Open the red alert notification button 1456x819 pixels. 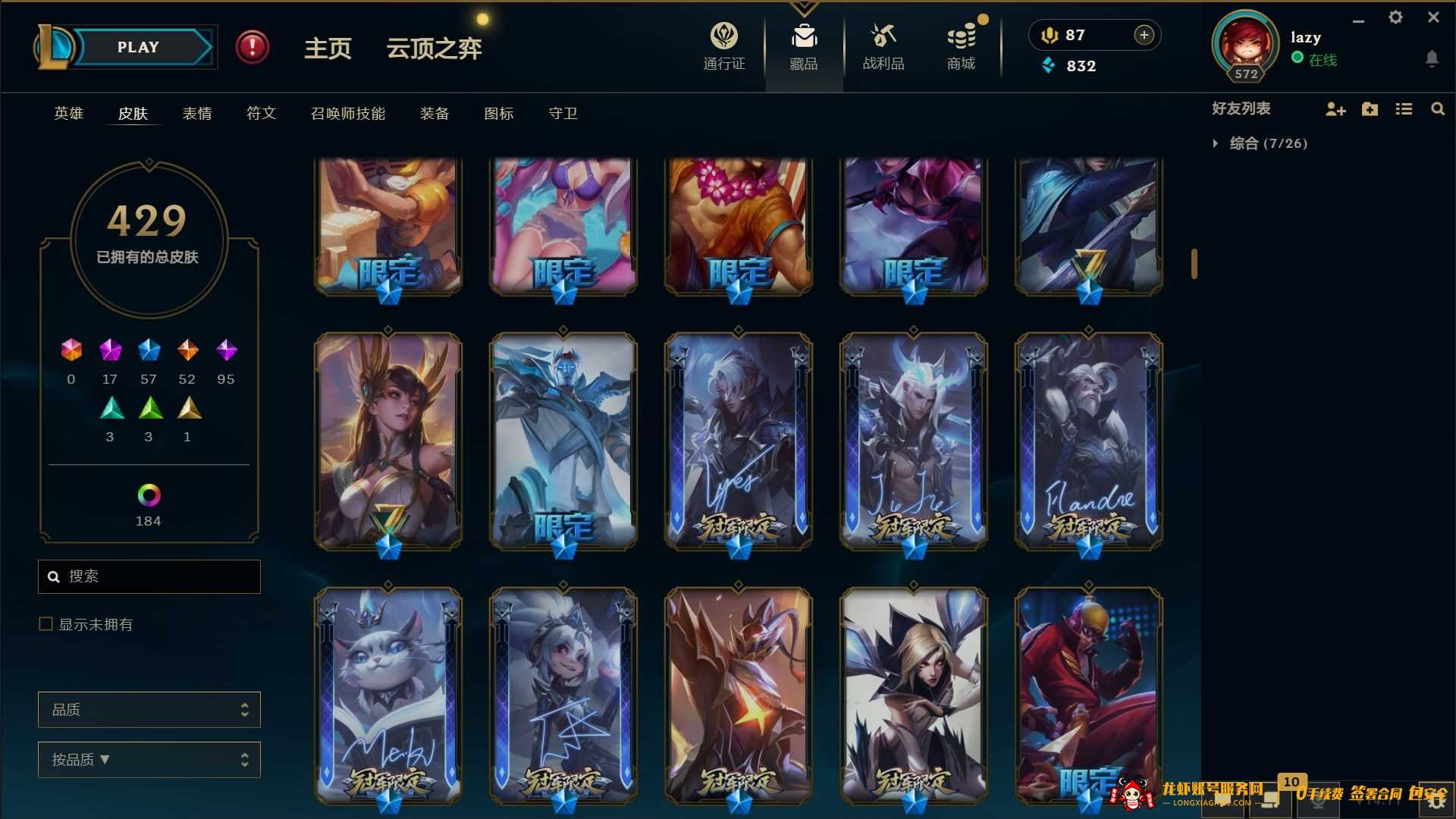pyautogui.click(x=253, y=46)
